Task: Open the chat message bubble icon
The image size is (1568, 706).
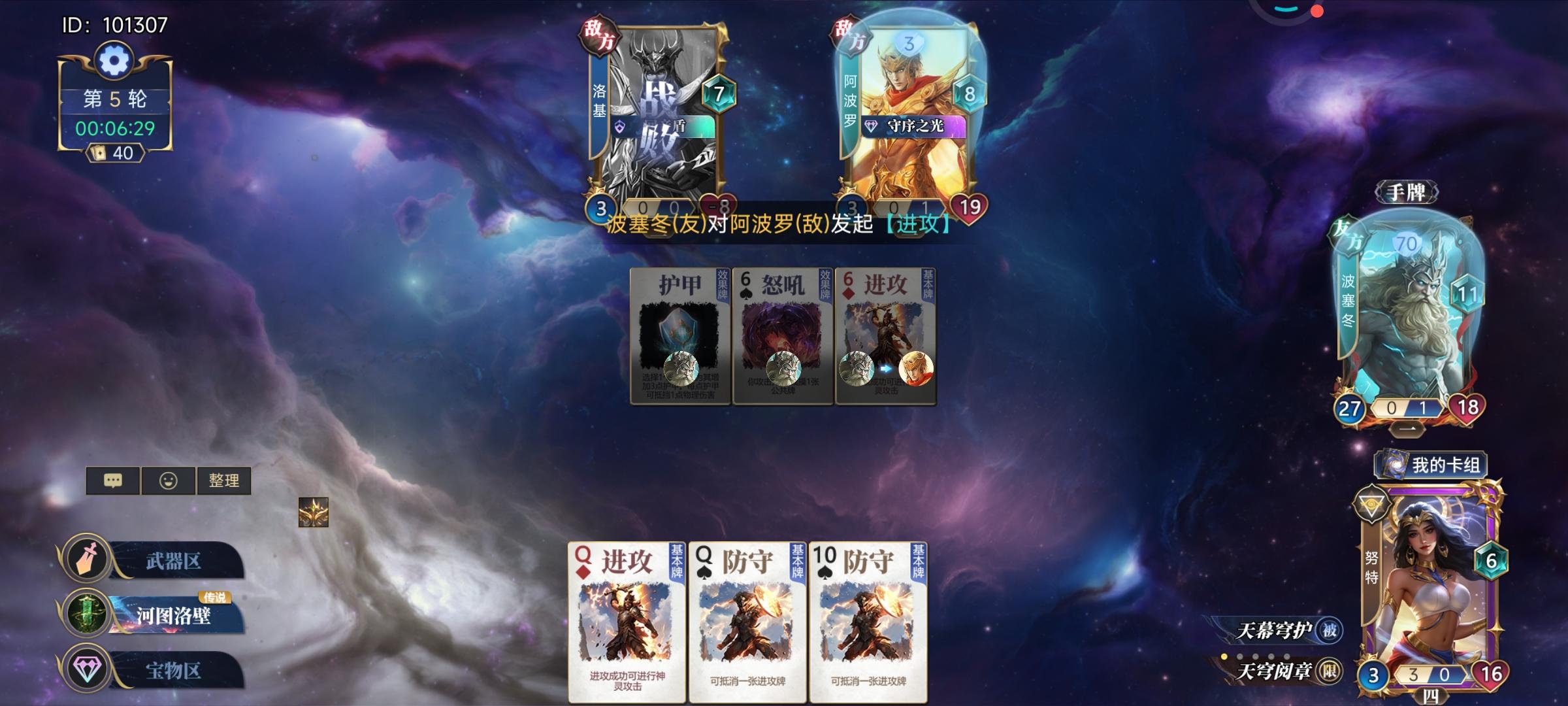Action: 114,480
